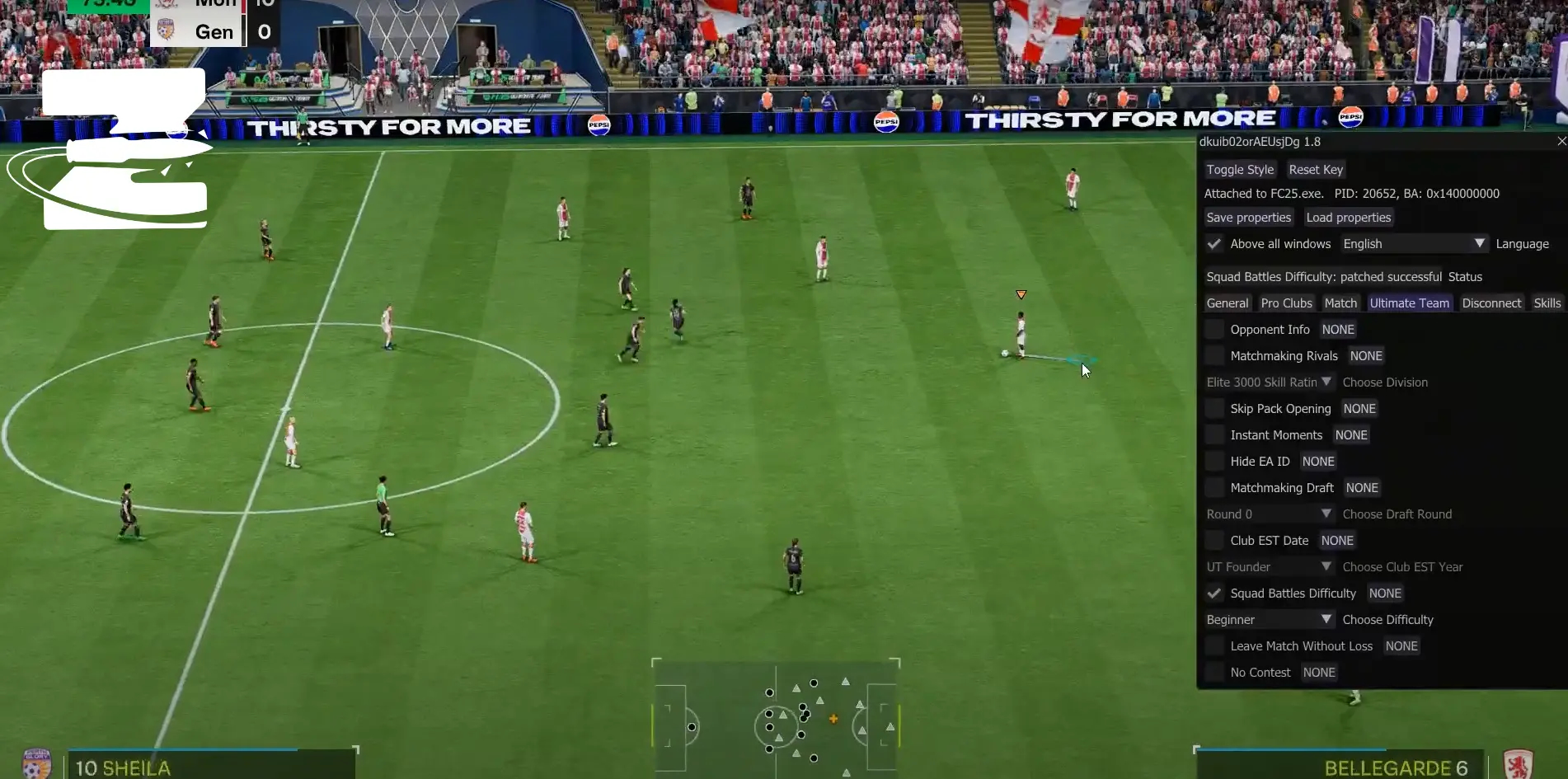
Task: Open the Elite 3000 Skill Rating division dropdown
Action: coord(1269,382)
